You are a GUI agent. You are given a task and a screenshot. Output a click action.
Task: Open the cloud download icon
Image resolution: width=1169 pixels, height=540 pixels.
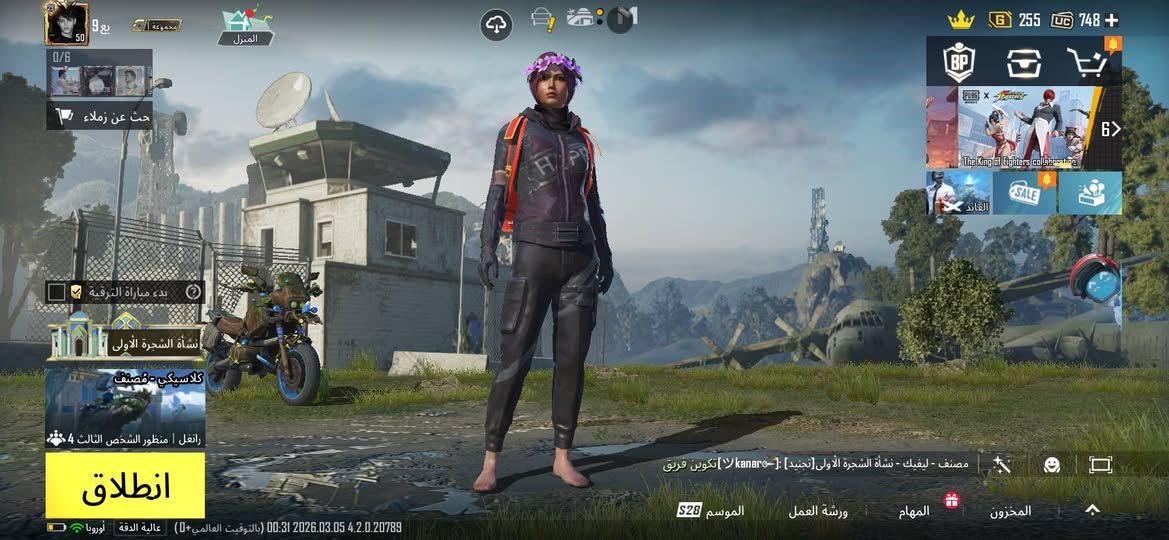point(496,24)
